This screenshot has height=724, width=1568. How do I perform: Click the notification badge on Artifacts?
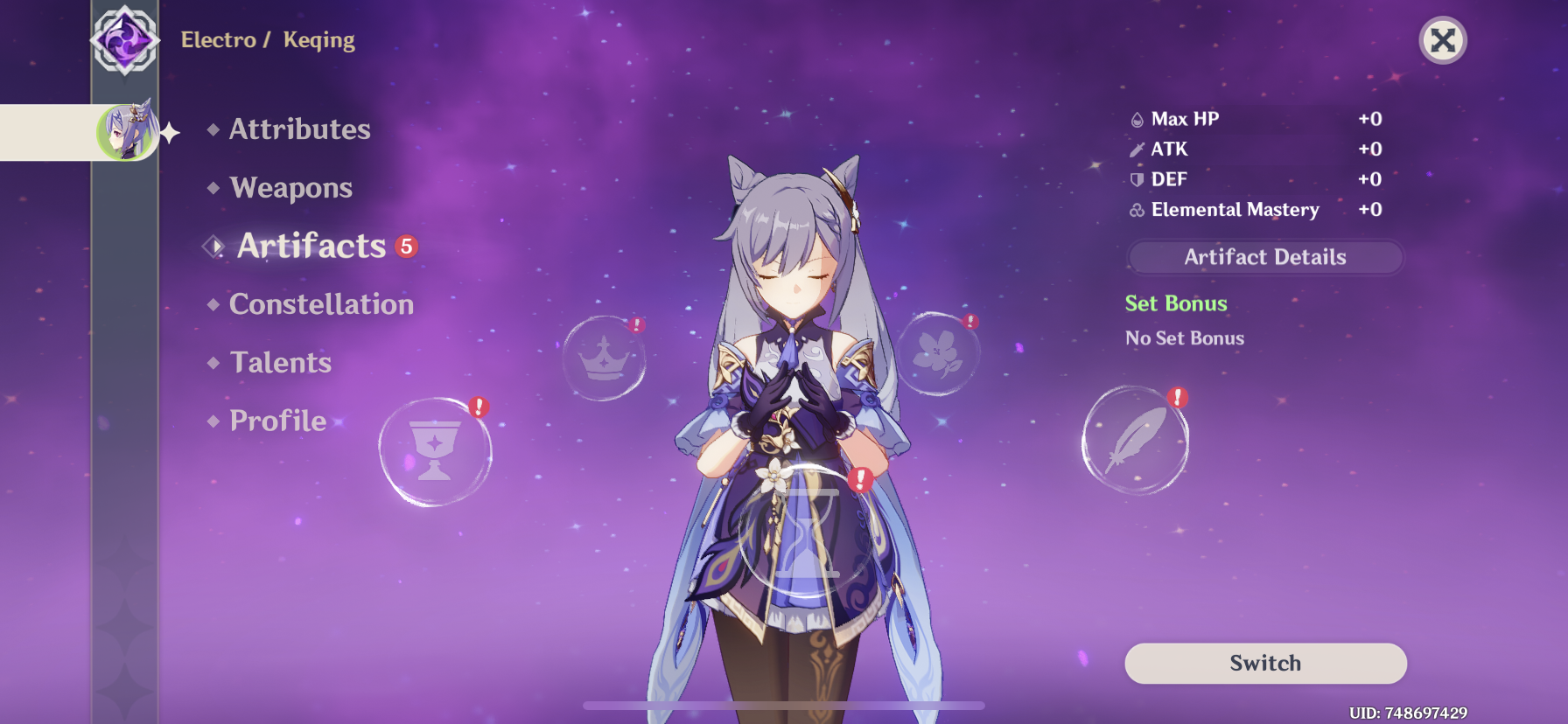click(406, 247)
